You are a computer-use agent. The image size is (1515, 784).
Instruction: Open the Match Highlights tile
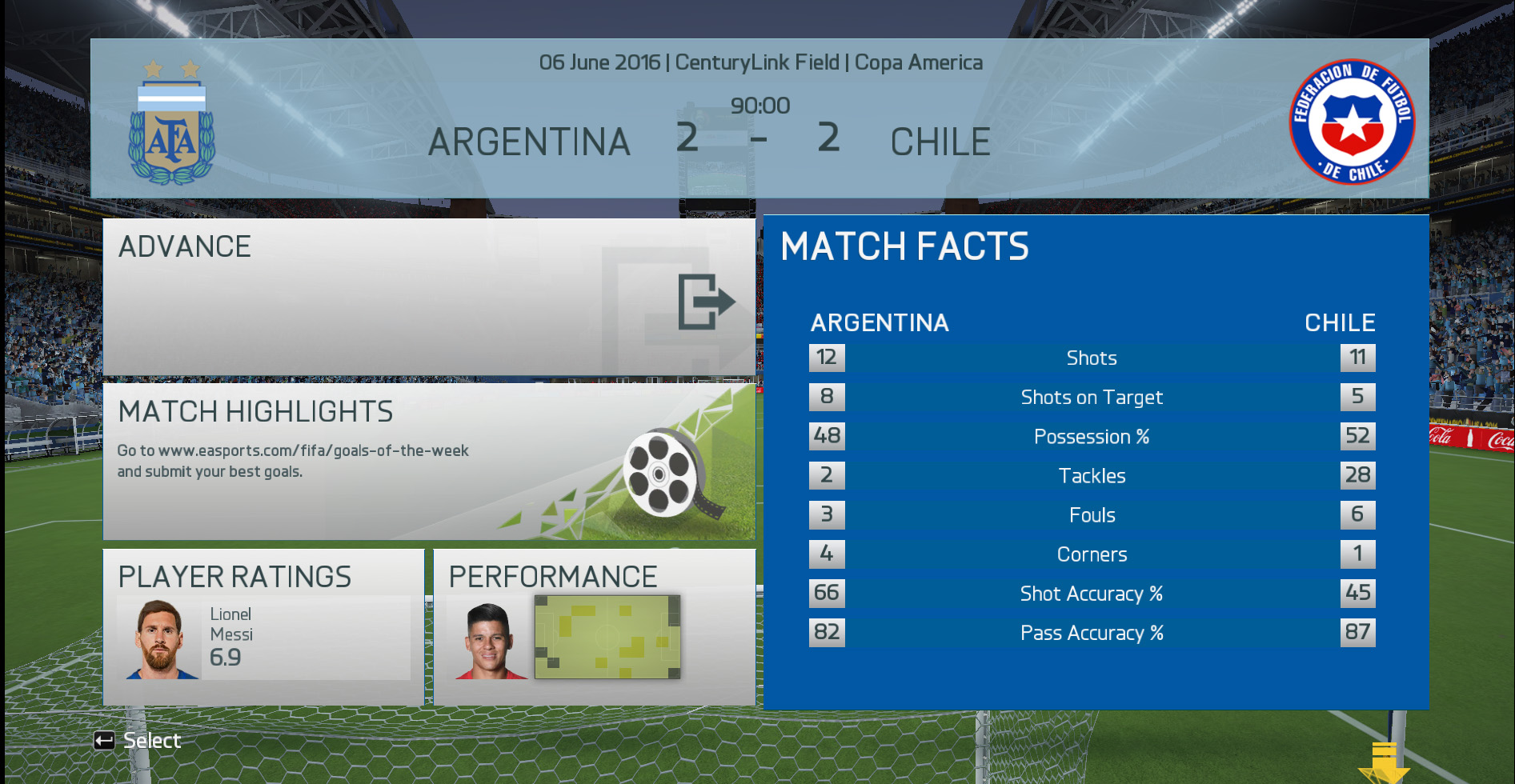pos(429,462)
